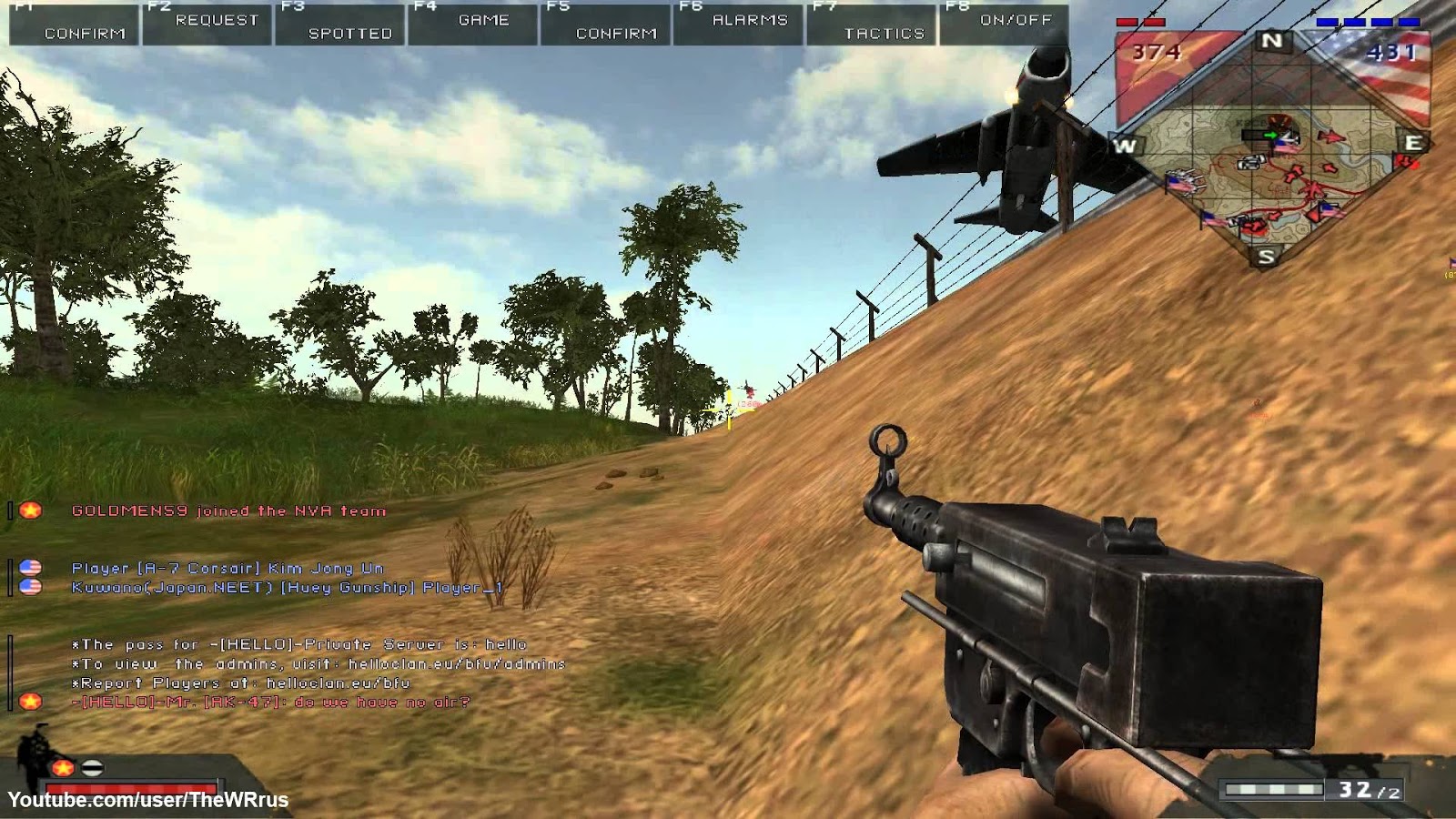The height and width of the screenshot is (819, 1456).
Task: Click the red health bar at the bottom left
Action: click(130, 786)
